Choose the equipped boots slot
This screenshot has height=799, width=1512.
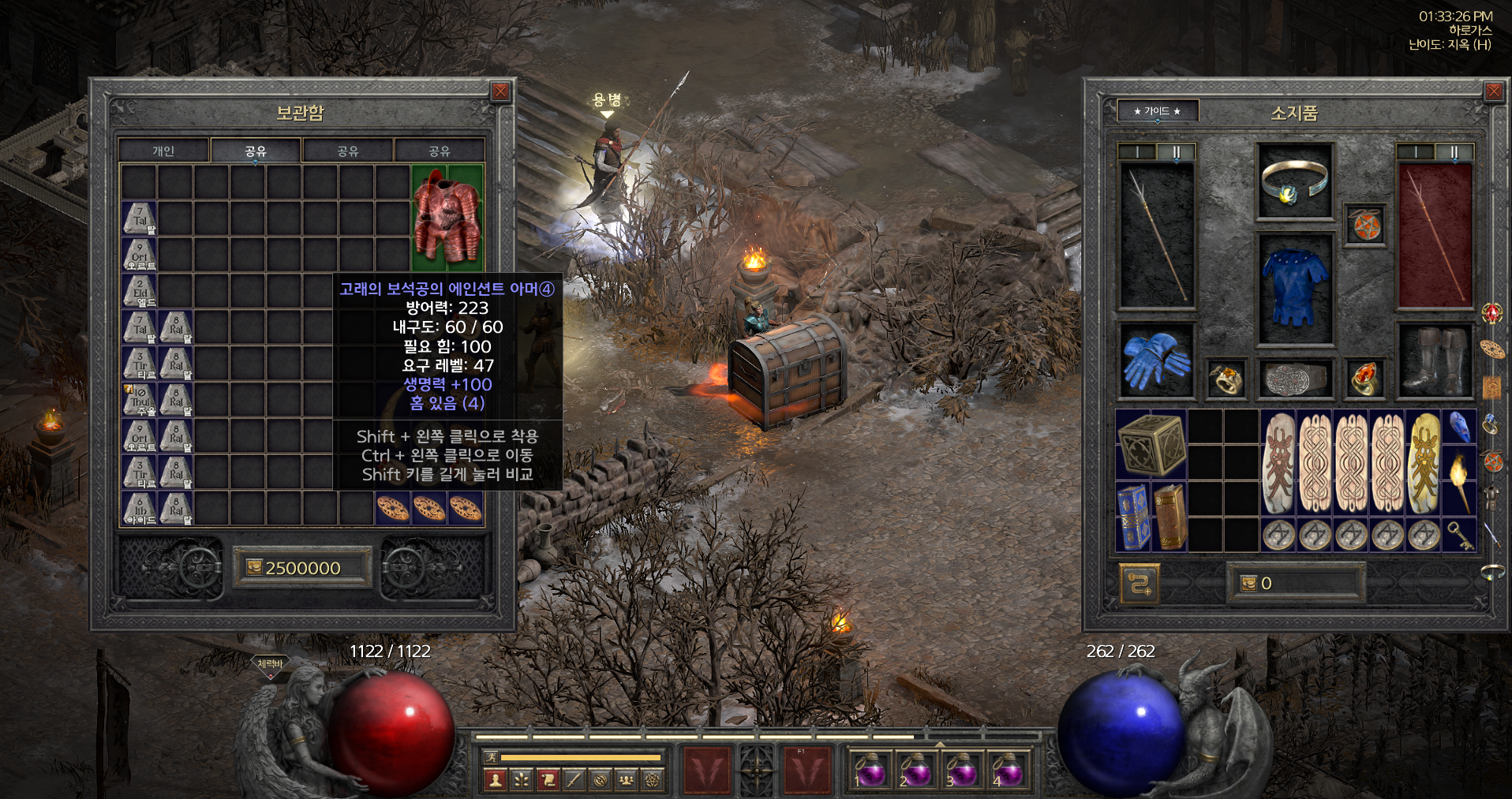pyautogui.click(x=1434, y=361)
